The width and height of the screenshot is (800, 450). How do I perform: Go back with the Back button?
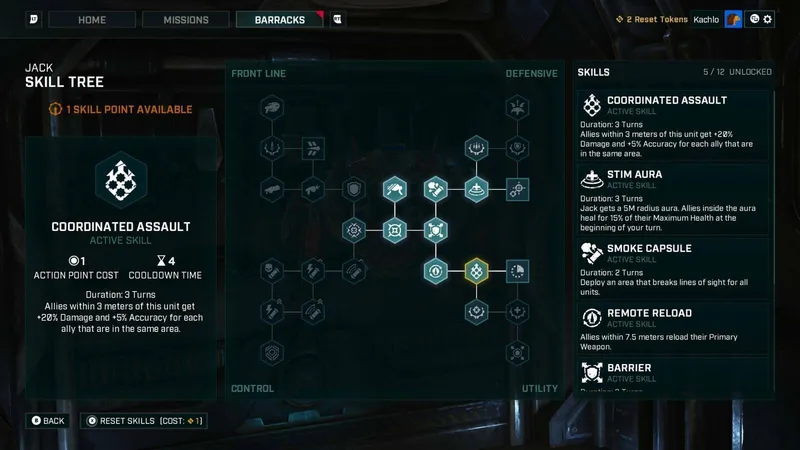click(x=48, y=421)
